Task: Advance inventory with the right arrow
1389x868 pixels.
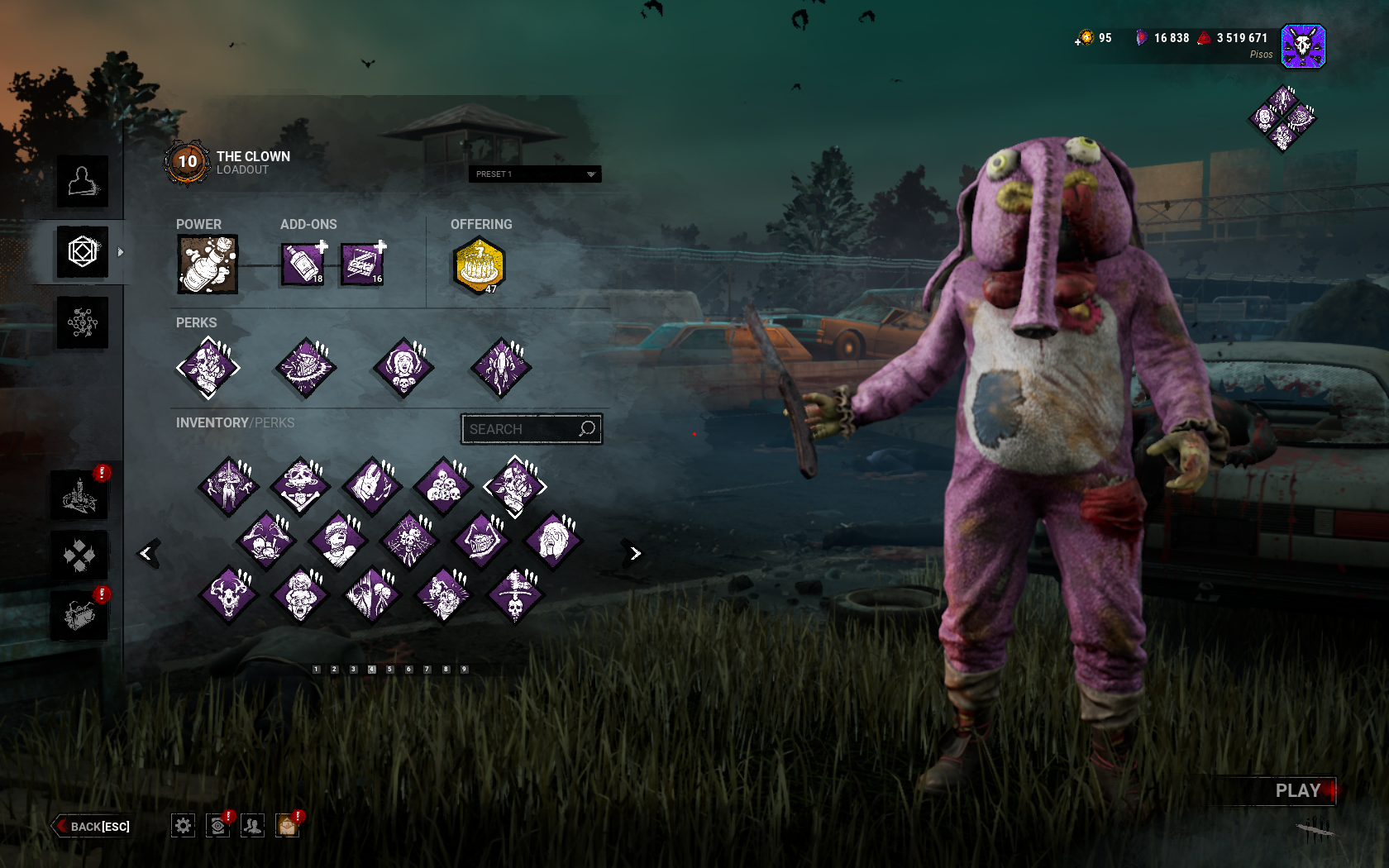Action: (633, 551)
